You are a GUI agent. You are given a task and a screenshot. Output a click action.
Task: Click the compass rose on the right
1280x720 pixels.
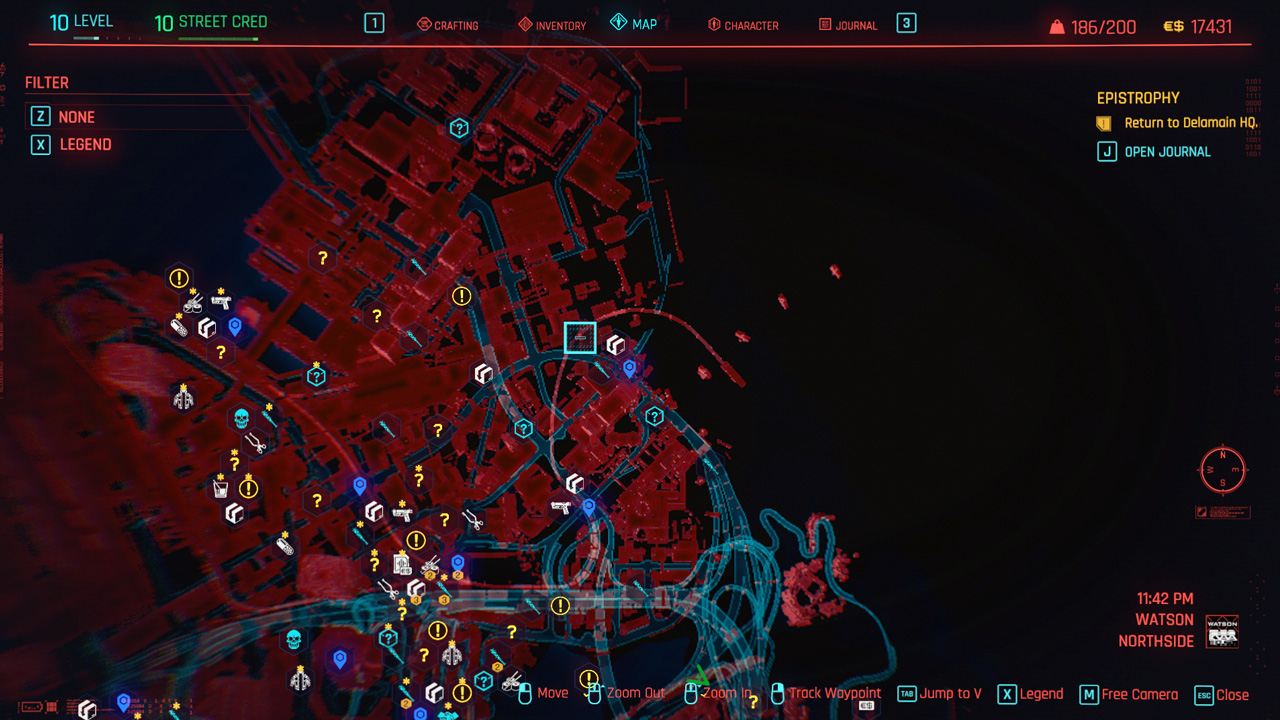(x=1222, y=470)
